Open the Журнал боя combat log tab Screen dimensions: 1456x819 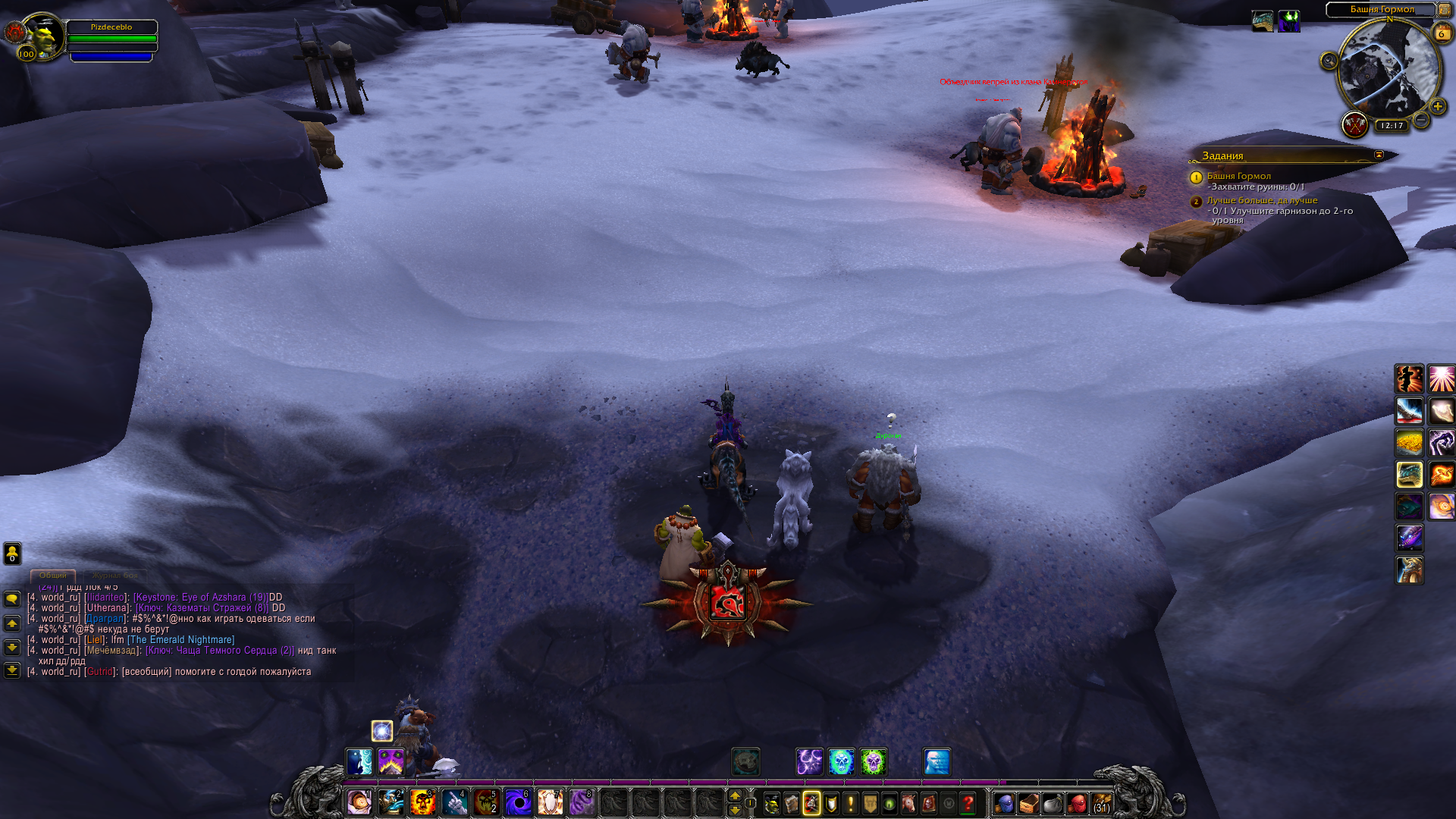click(115, 576)
